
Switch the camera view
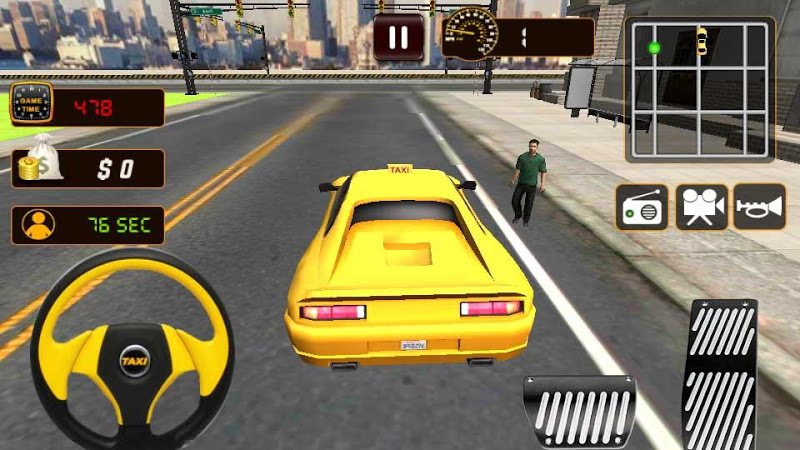pos(701,207)
